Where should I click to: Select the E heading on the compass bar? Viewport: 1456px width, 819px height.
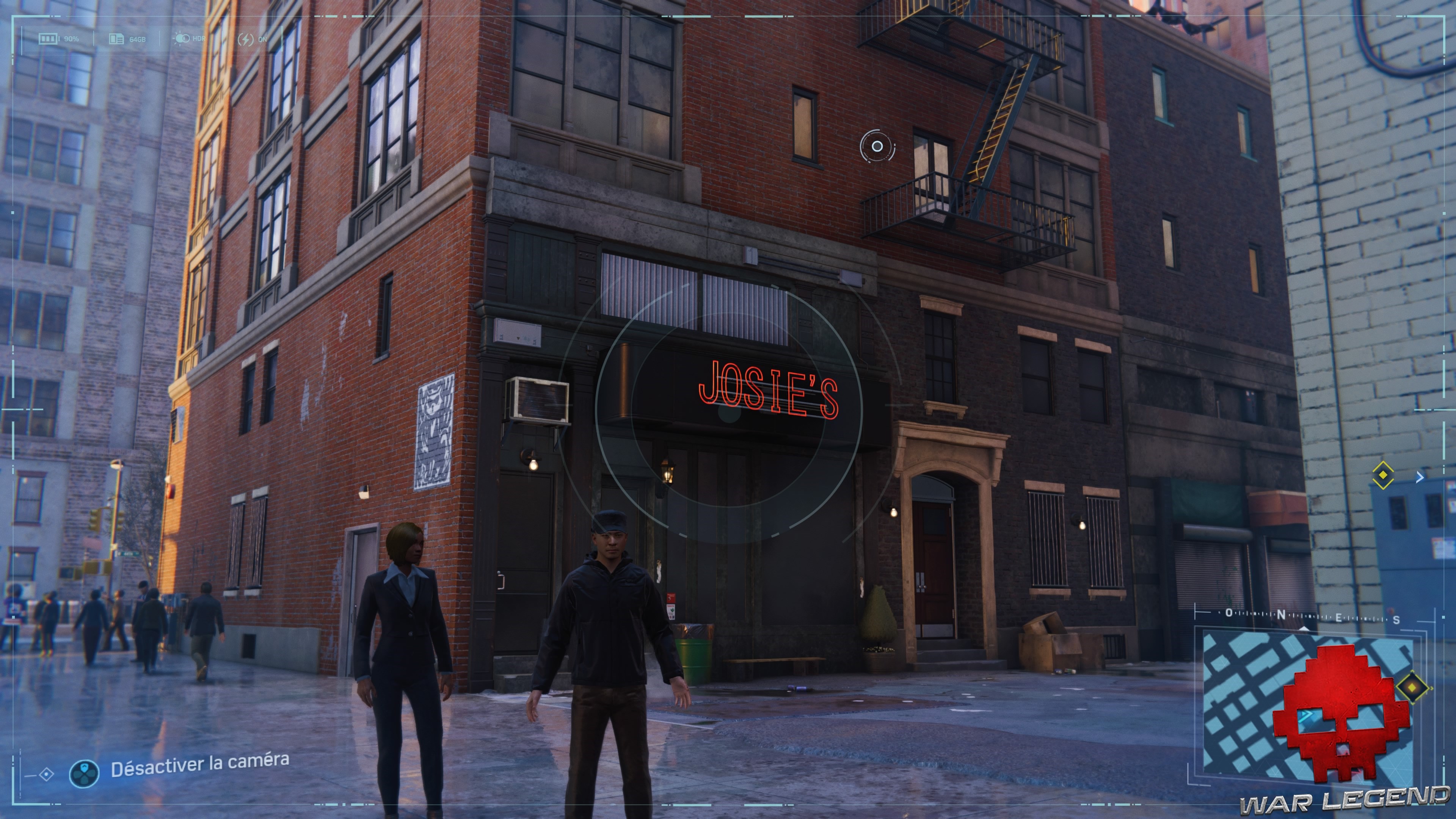(1338, 617)
